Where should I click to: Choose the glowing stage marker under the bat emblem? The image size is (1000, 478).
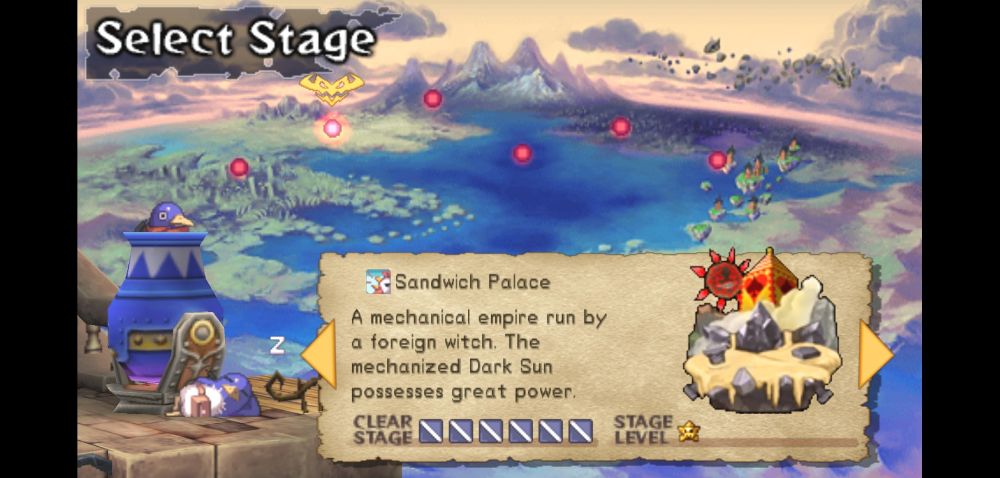(x=332, y=128)
